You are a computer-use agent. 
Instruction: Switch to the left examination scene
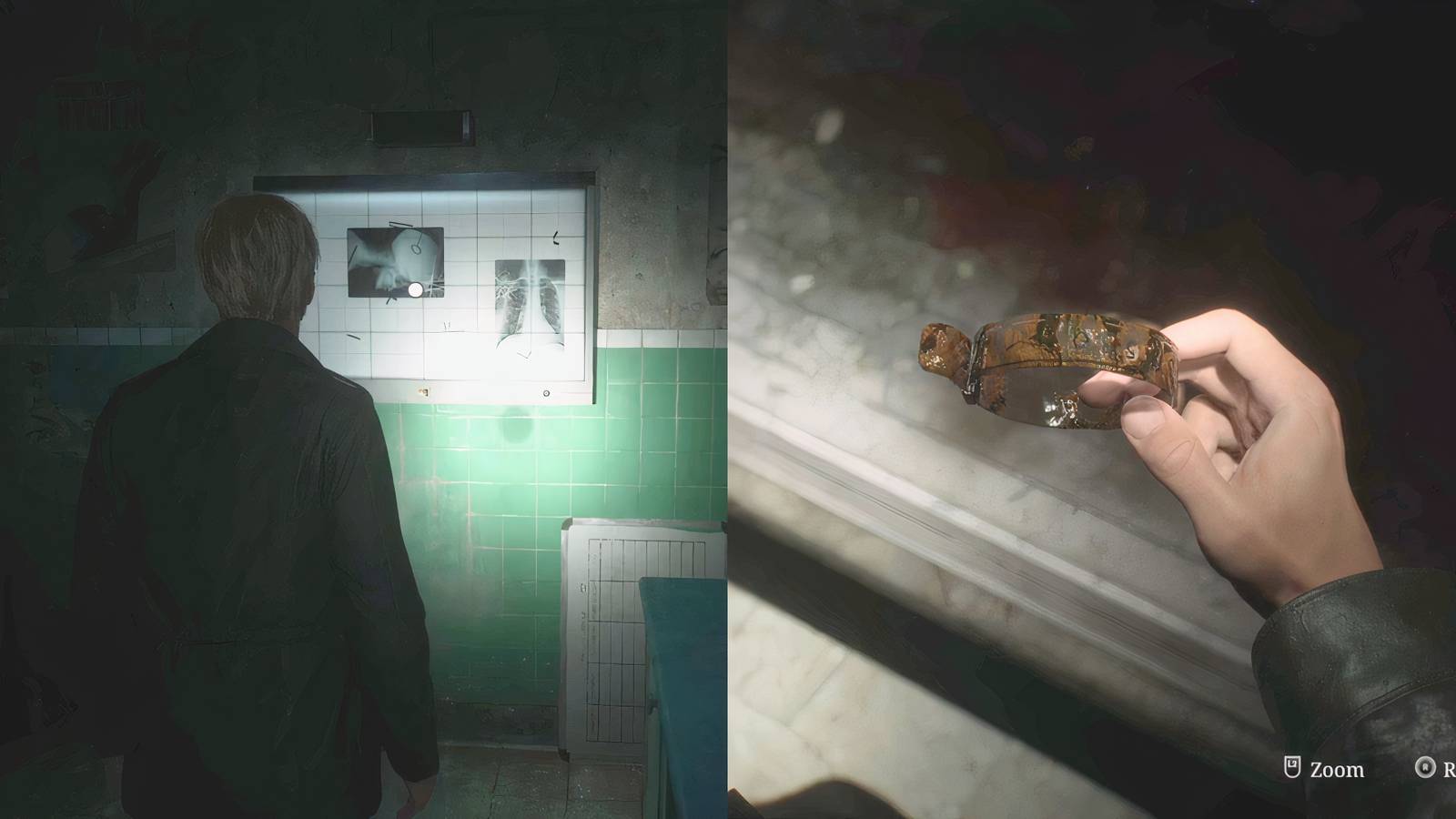(x=364, y=409)
